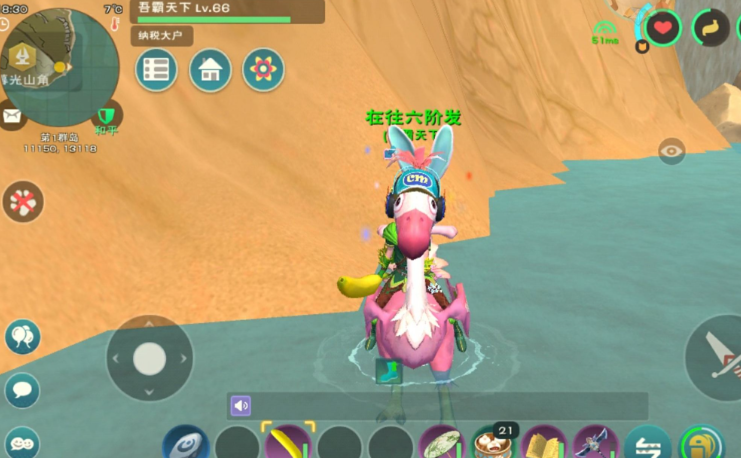Tap the house home button
The image size is (741, 458).
coord(210,70)
